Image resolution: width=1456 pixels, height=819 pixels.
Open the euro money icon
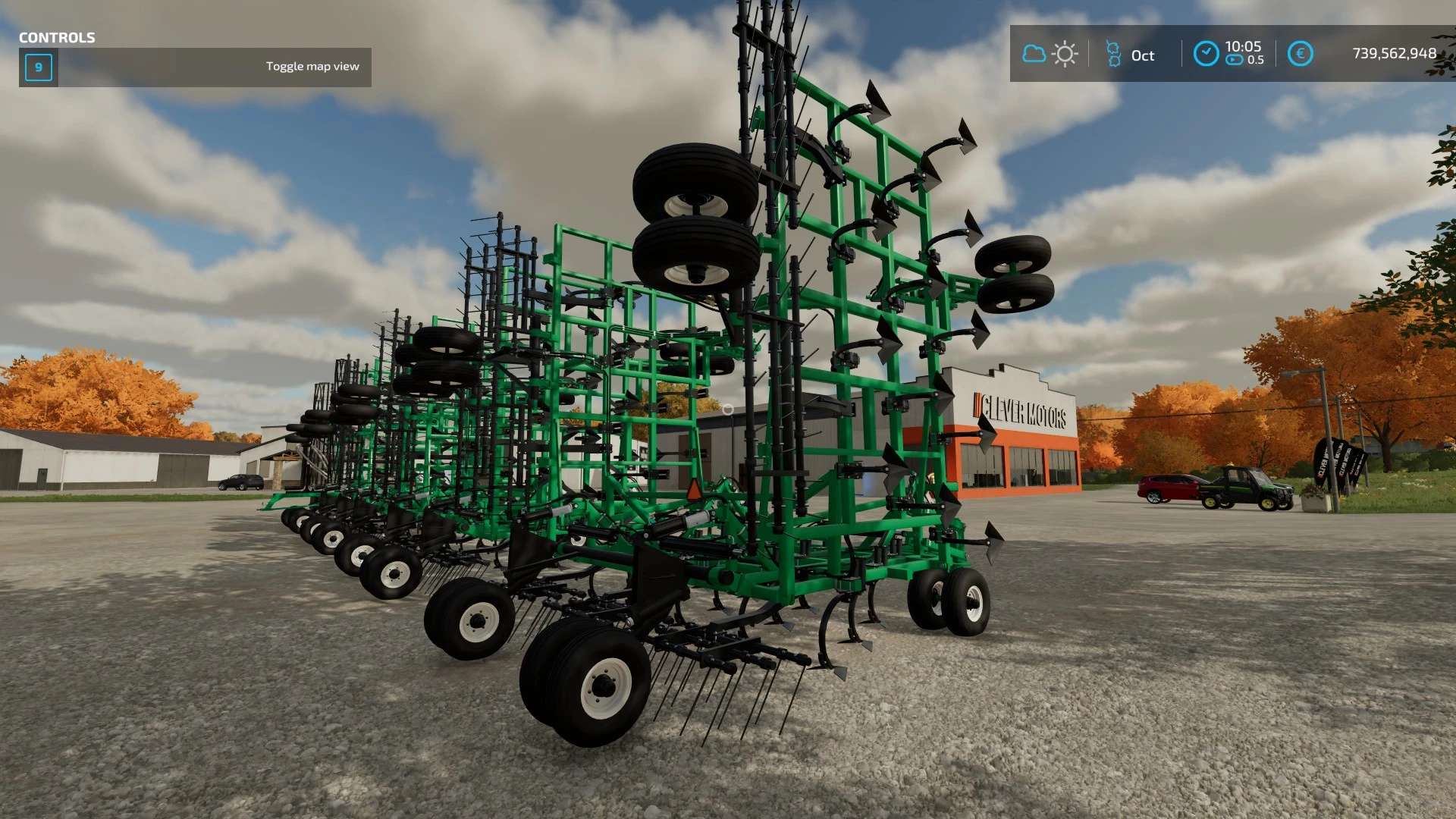click(x=1300, y=54)
